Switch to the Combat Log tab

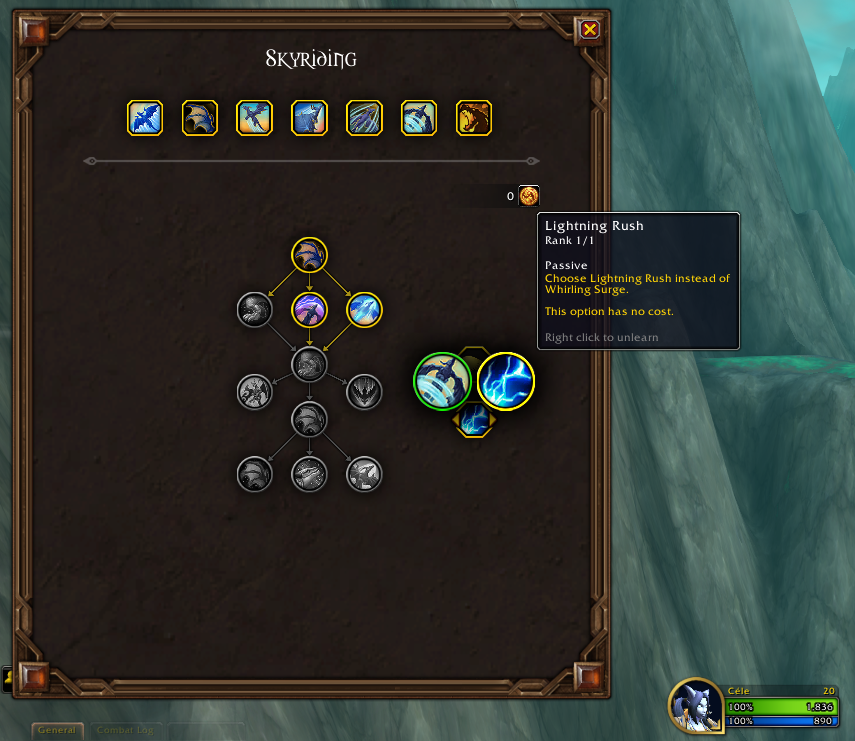point(125,730)
